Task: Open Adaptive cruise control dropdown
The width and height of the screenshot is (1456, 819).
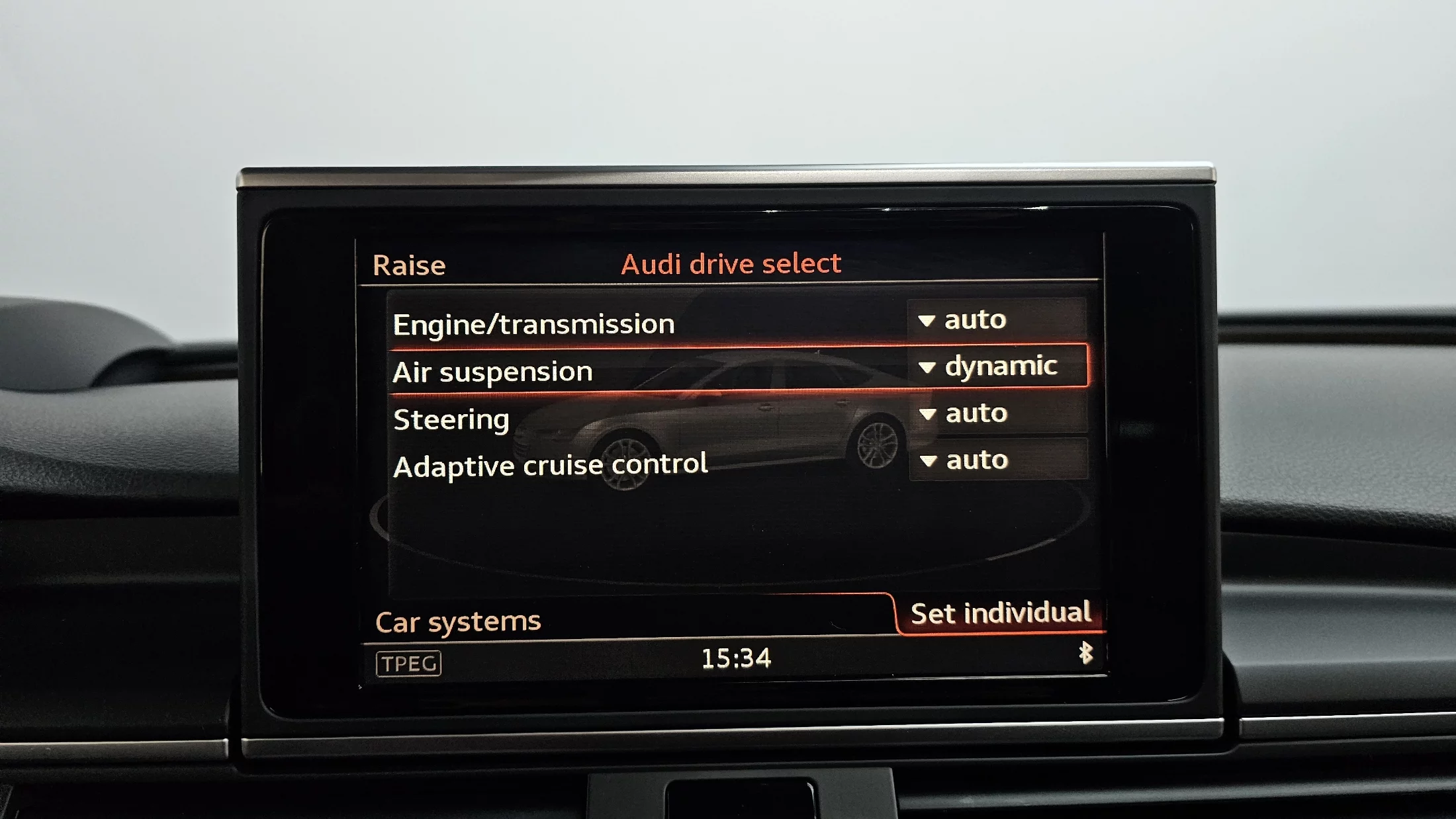Action: 998,460
